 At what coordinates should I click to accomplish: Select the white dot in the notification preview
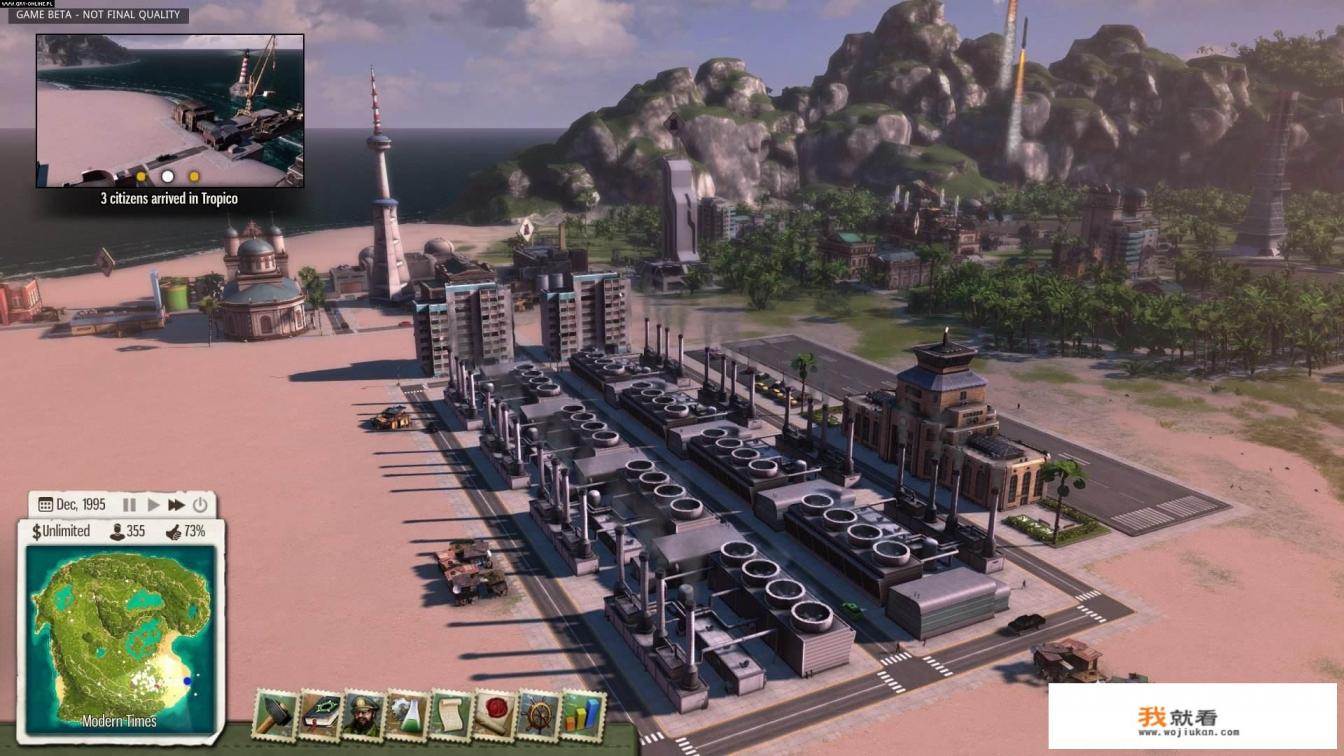168,177
